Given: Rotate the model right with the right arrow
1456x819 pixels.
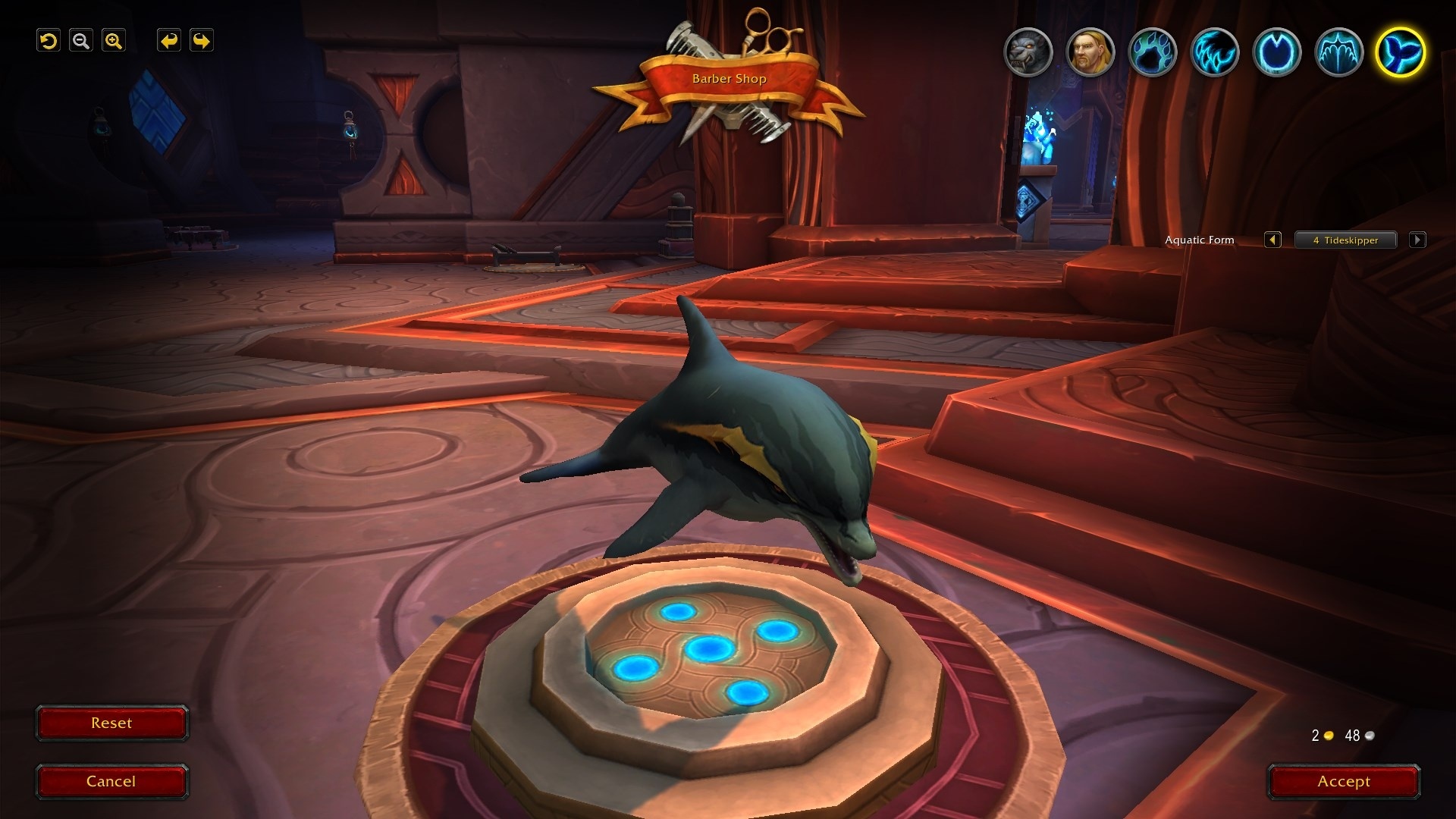Looking at the screenshot, I should click(201, 41).
